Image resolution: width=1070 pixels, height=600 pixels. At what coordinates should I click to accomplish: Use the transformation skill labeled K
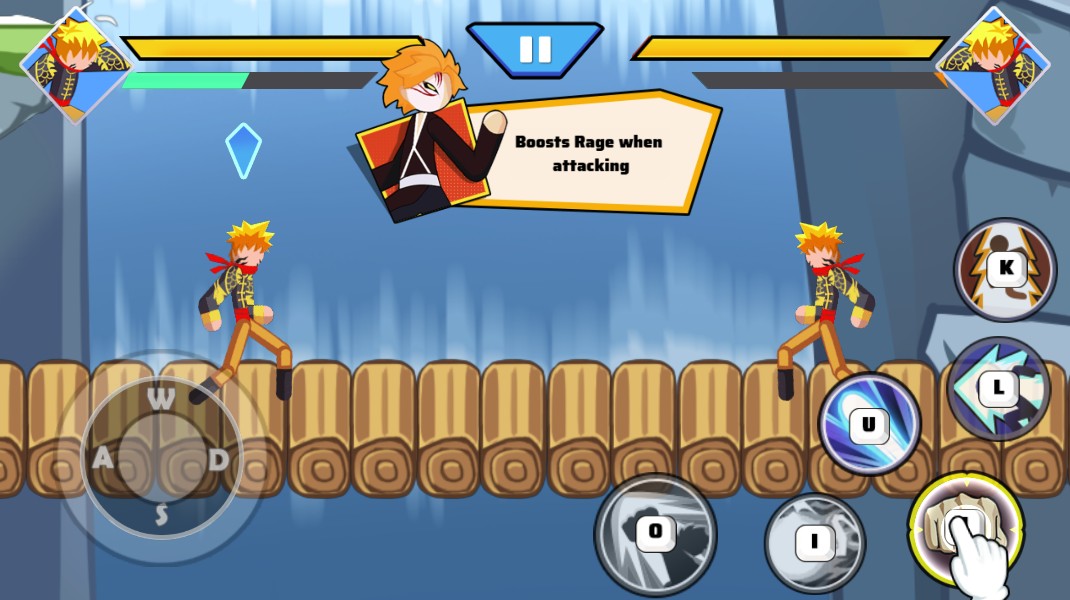point(1004,268)
